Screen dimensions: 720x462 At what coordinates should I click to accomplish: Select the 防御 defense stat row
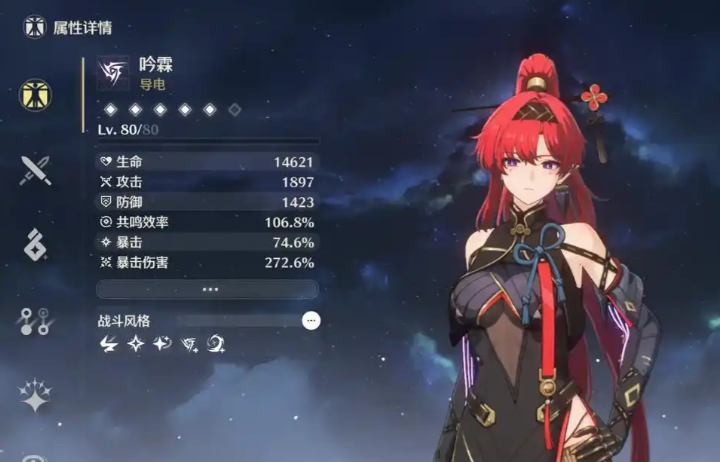208,201
